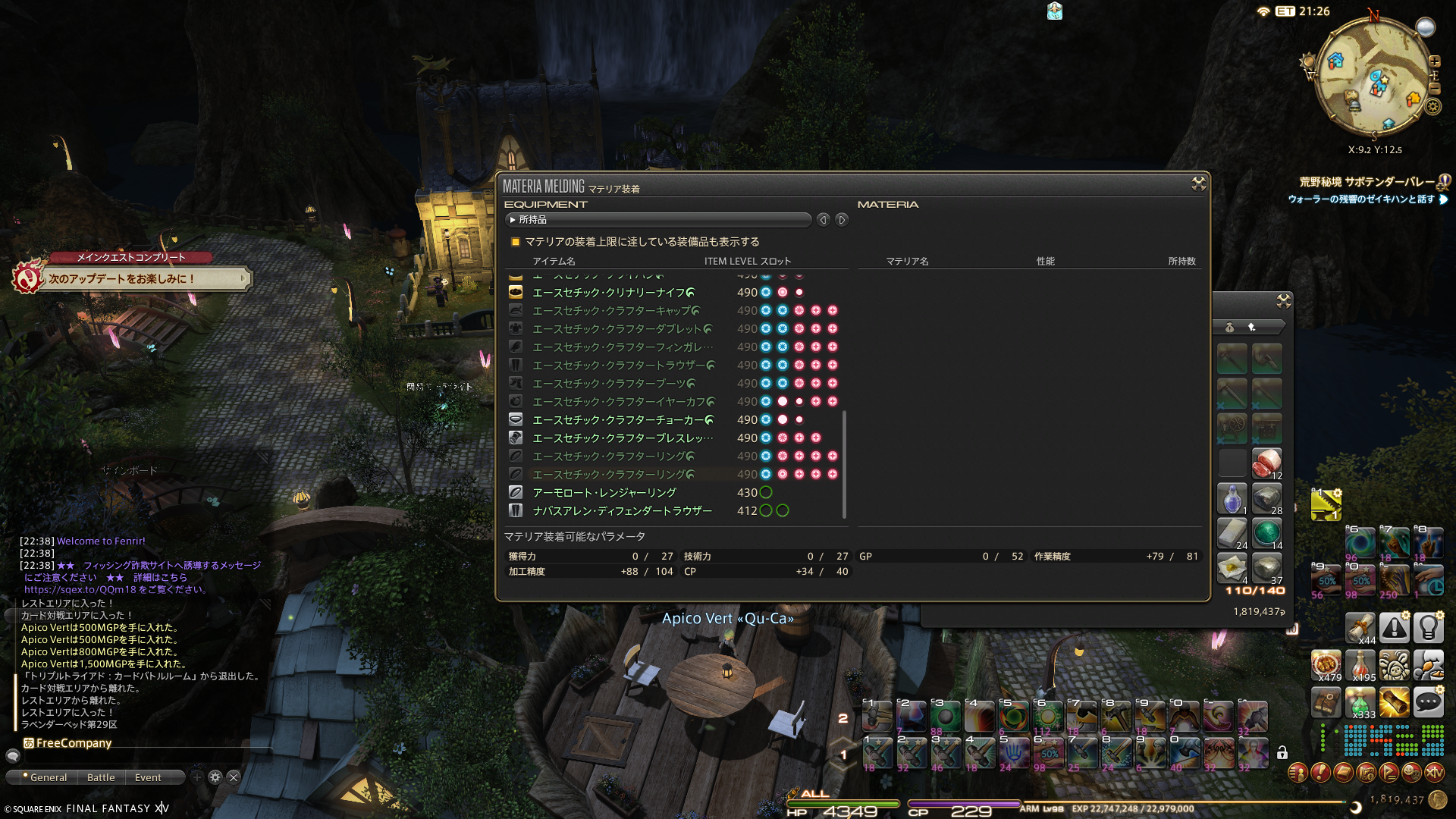Select the raw meat item in inventory
This screenshot has height=819, width=1456.
click(1266, 462)
